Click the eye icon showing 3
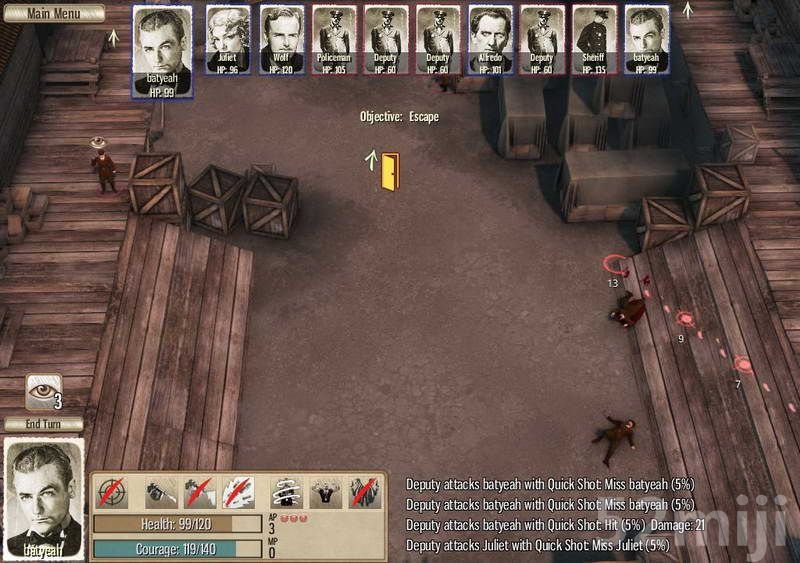The image size is (800, 563). pyautogui.click(x=44, y=391)
